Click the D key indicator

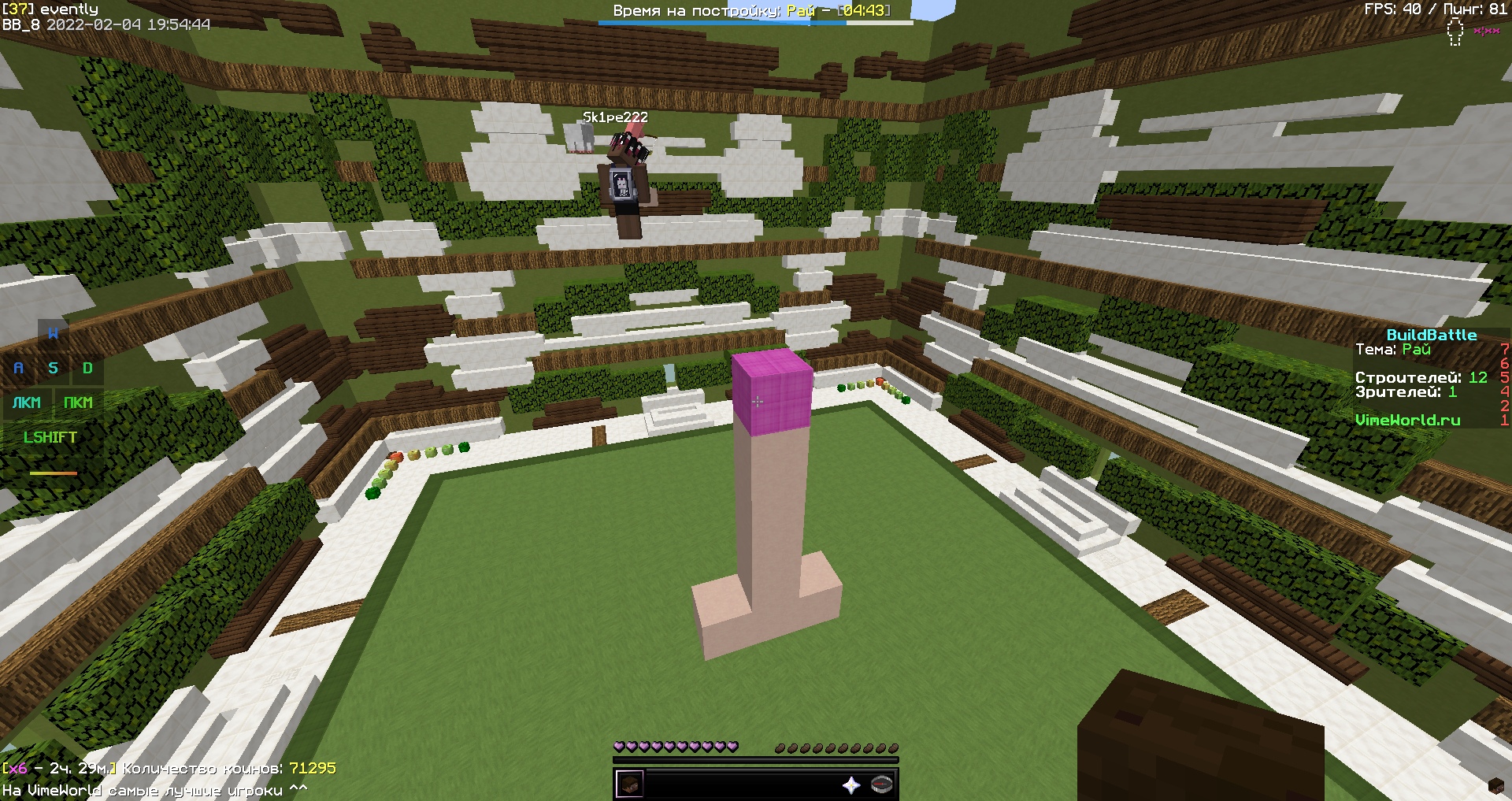tap(87, 368)
